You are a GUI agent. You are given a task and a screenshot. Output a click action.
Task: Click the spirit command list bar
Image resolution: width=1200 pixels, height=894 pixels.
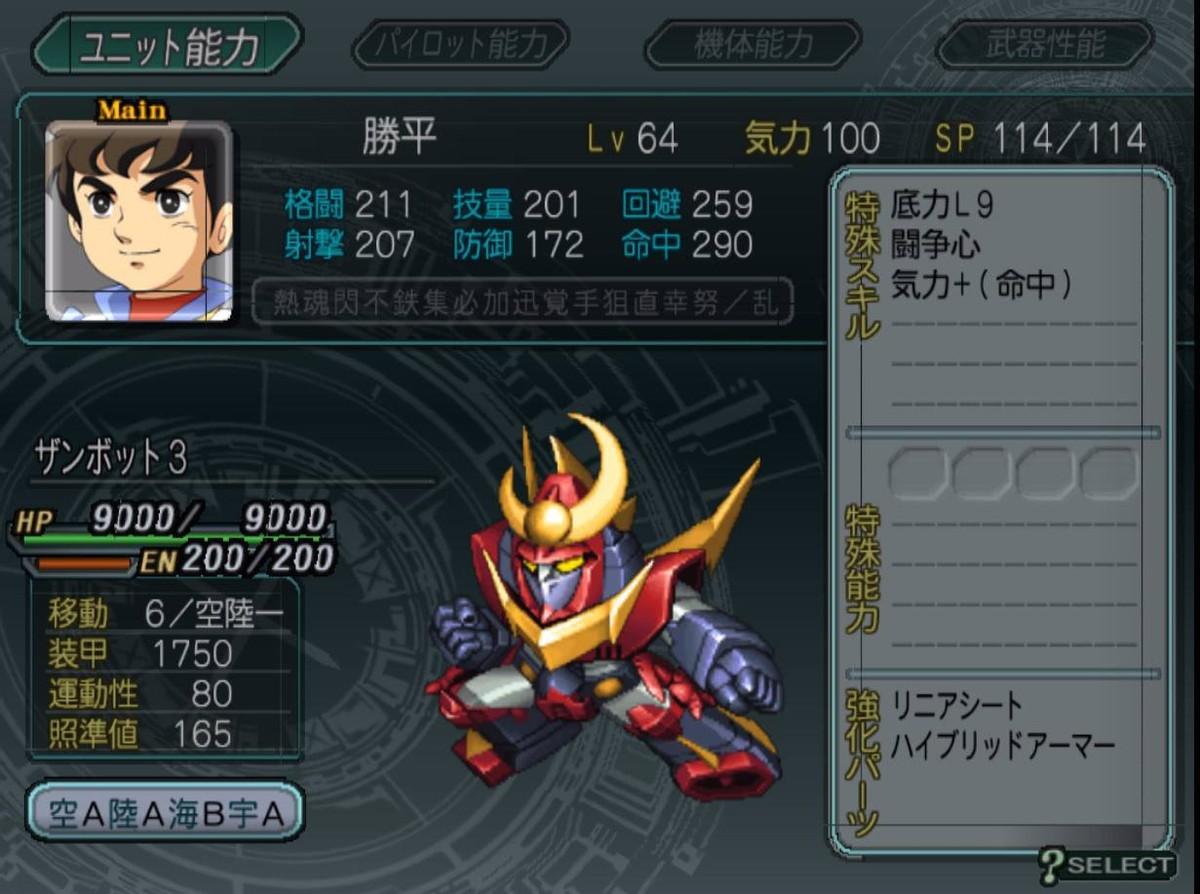click(522, 303)
